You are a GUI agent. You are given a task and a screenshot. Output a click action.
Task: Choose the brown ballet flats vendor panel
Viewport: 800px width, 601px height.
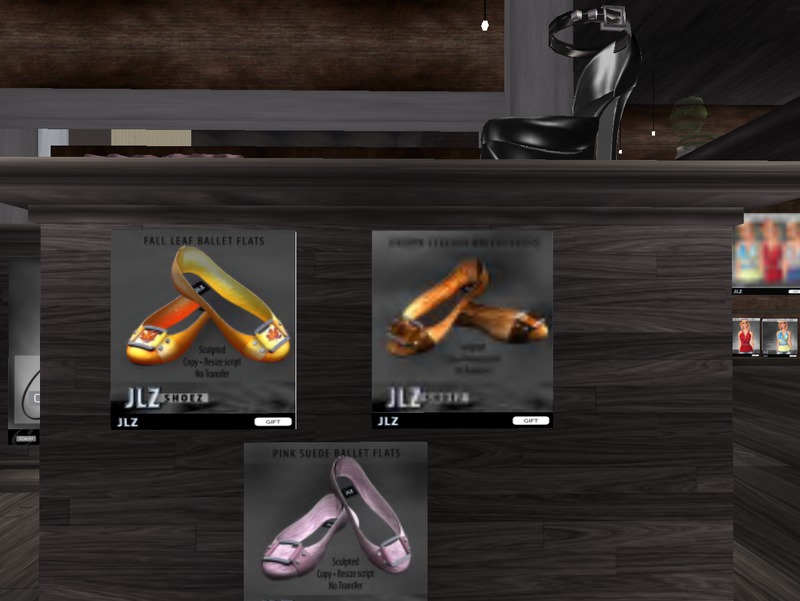coord(462,328)
